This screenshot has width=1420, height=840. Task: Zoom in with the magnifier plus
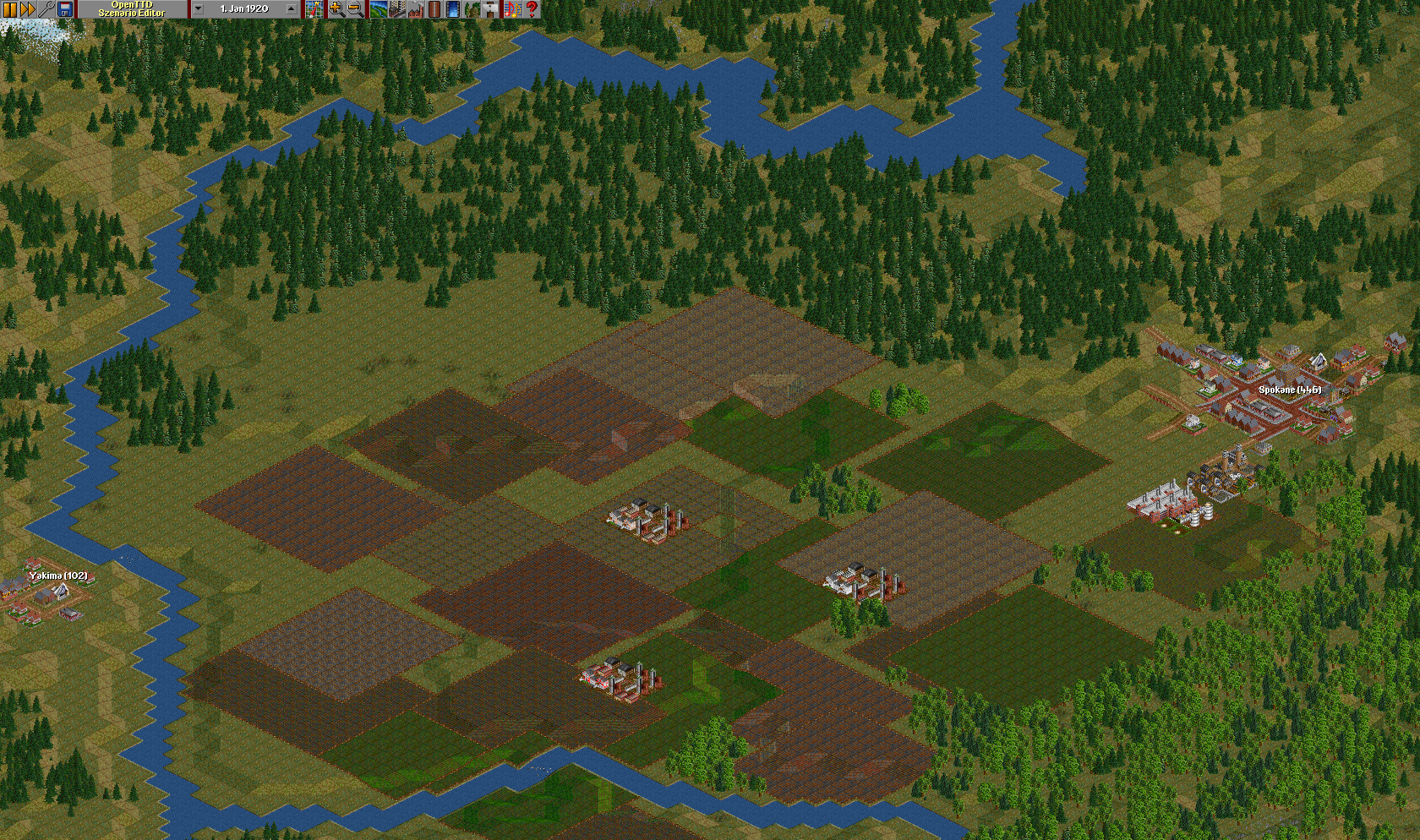coord(336,9)
